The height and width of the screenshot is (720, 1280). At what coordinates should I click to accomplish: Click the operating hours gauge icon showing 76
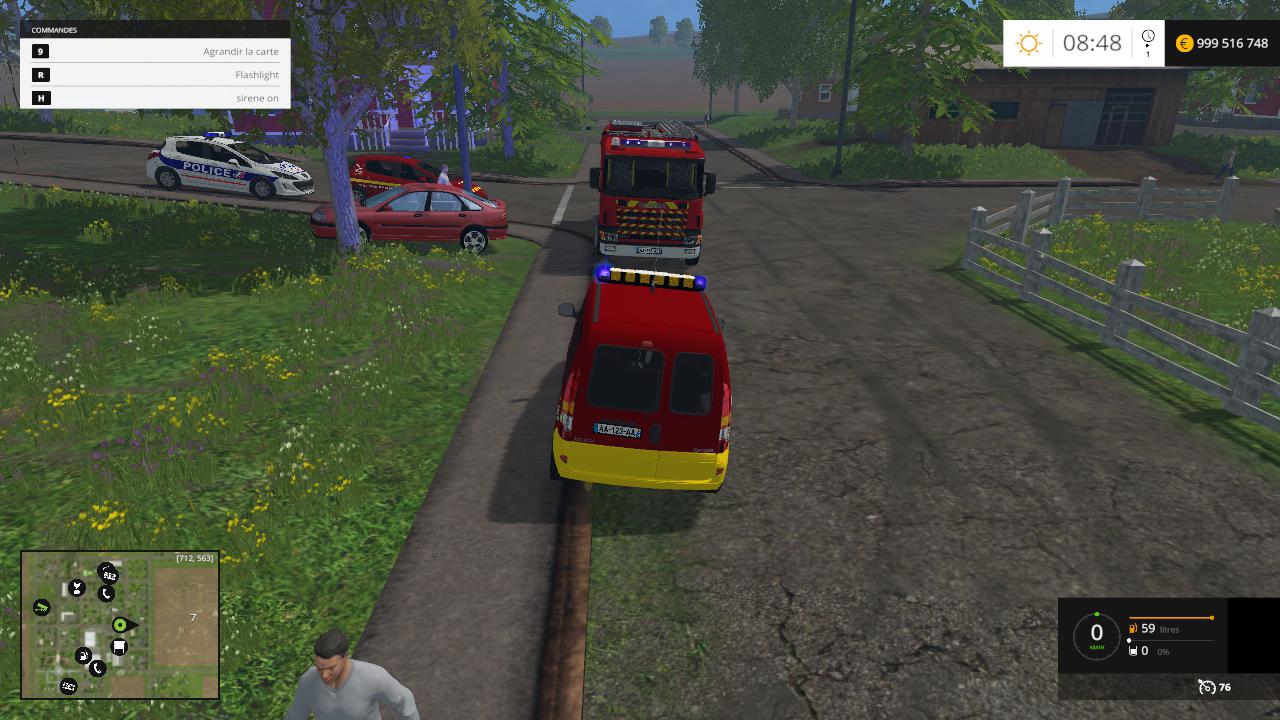(1207, 687)
